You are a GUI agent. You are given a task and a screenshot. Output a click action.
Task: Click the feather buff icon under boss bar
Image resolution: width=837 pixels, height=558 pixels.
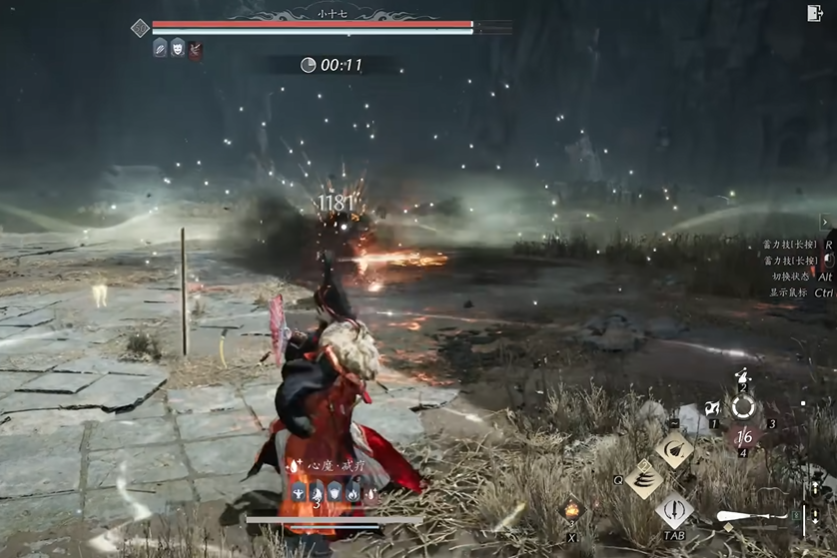160,47
